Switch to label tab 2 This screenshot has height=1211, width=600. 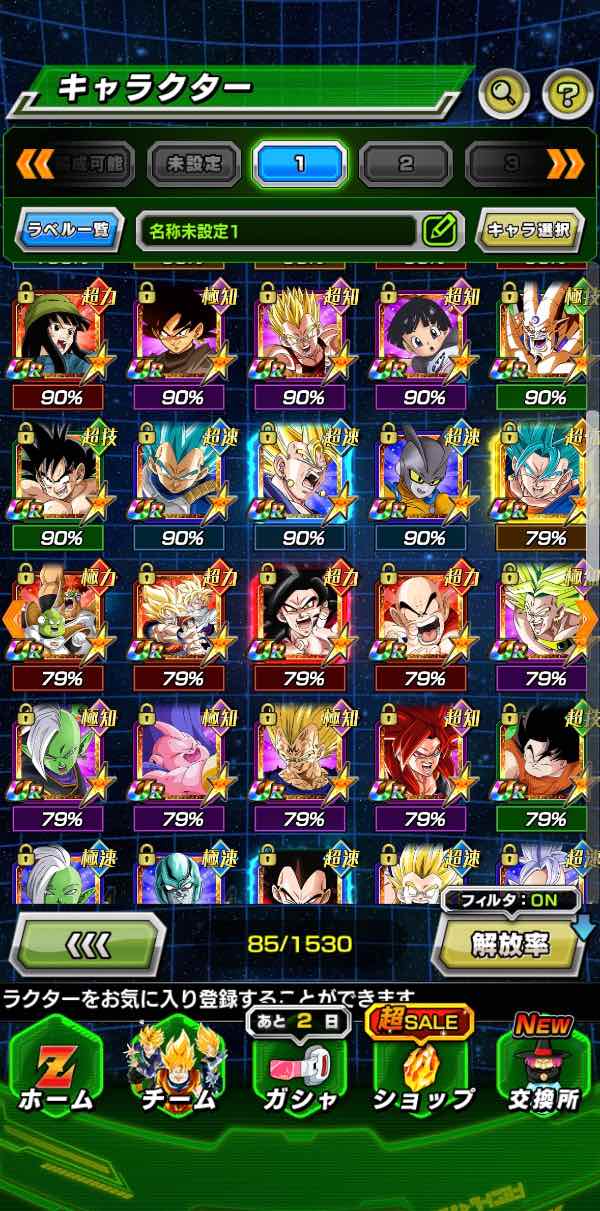pyautogui.click(x=406, y=164)
